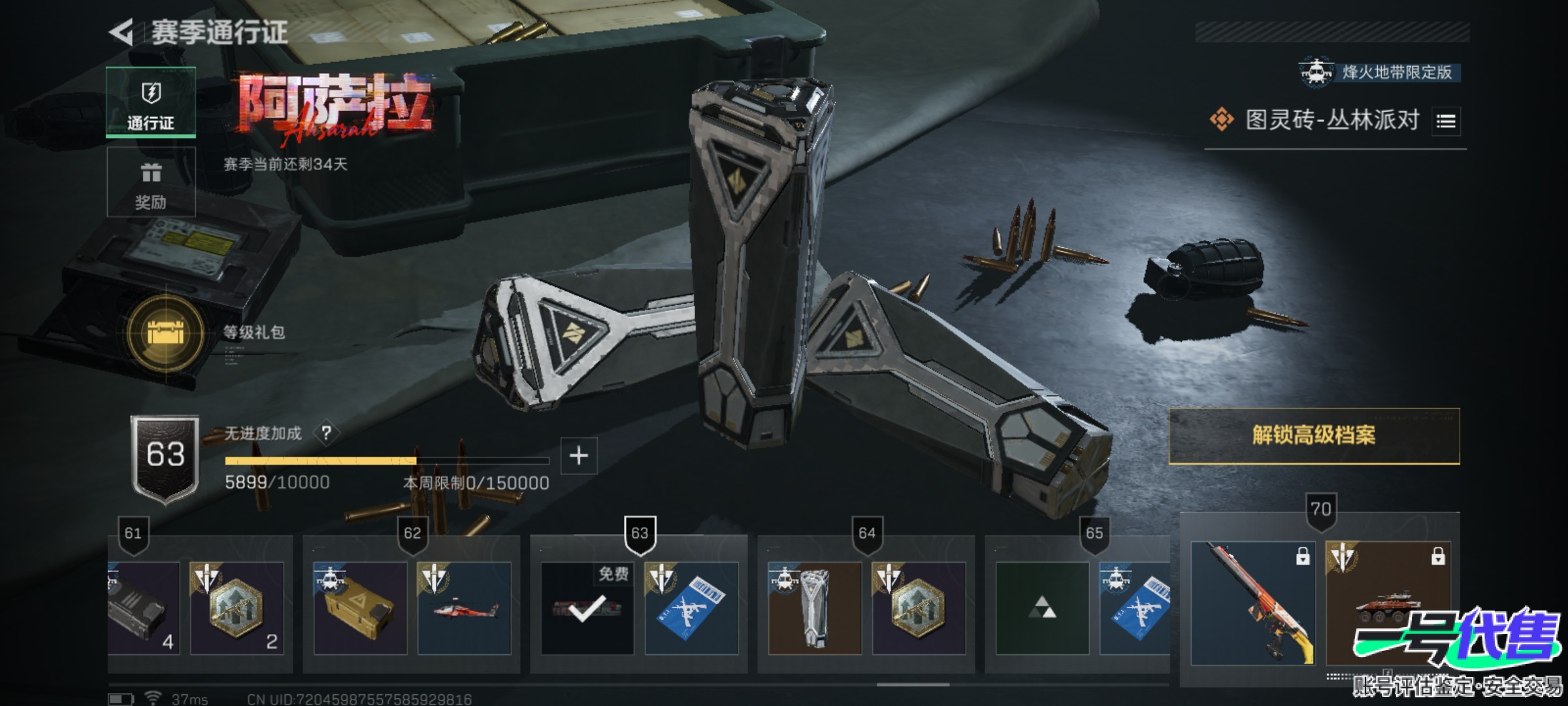This screenshot has height=706, width=1568.
Task: Select the level 65 triangle emblem reward
Action: click(1042, 608)
